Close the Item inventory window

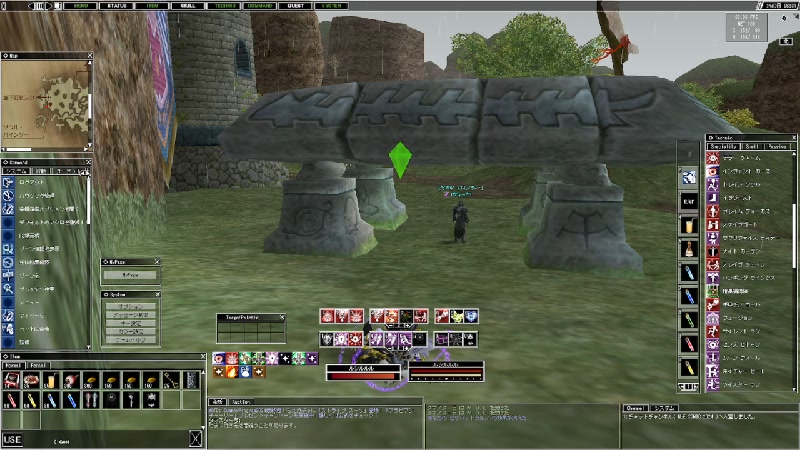(x=203, y=356)
